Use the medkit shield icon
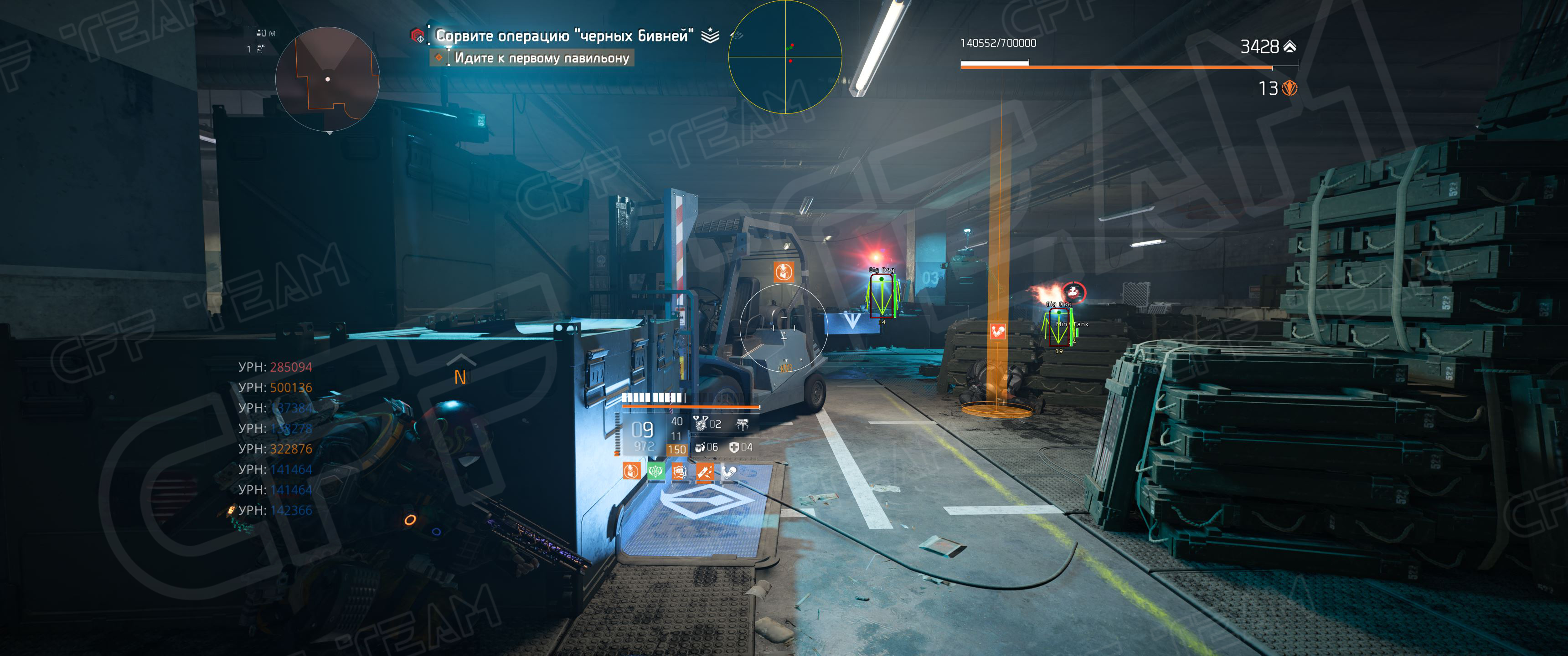Screen dimensions: 1568x656 735,447
